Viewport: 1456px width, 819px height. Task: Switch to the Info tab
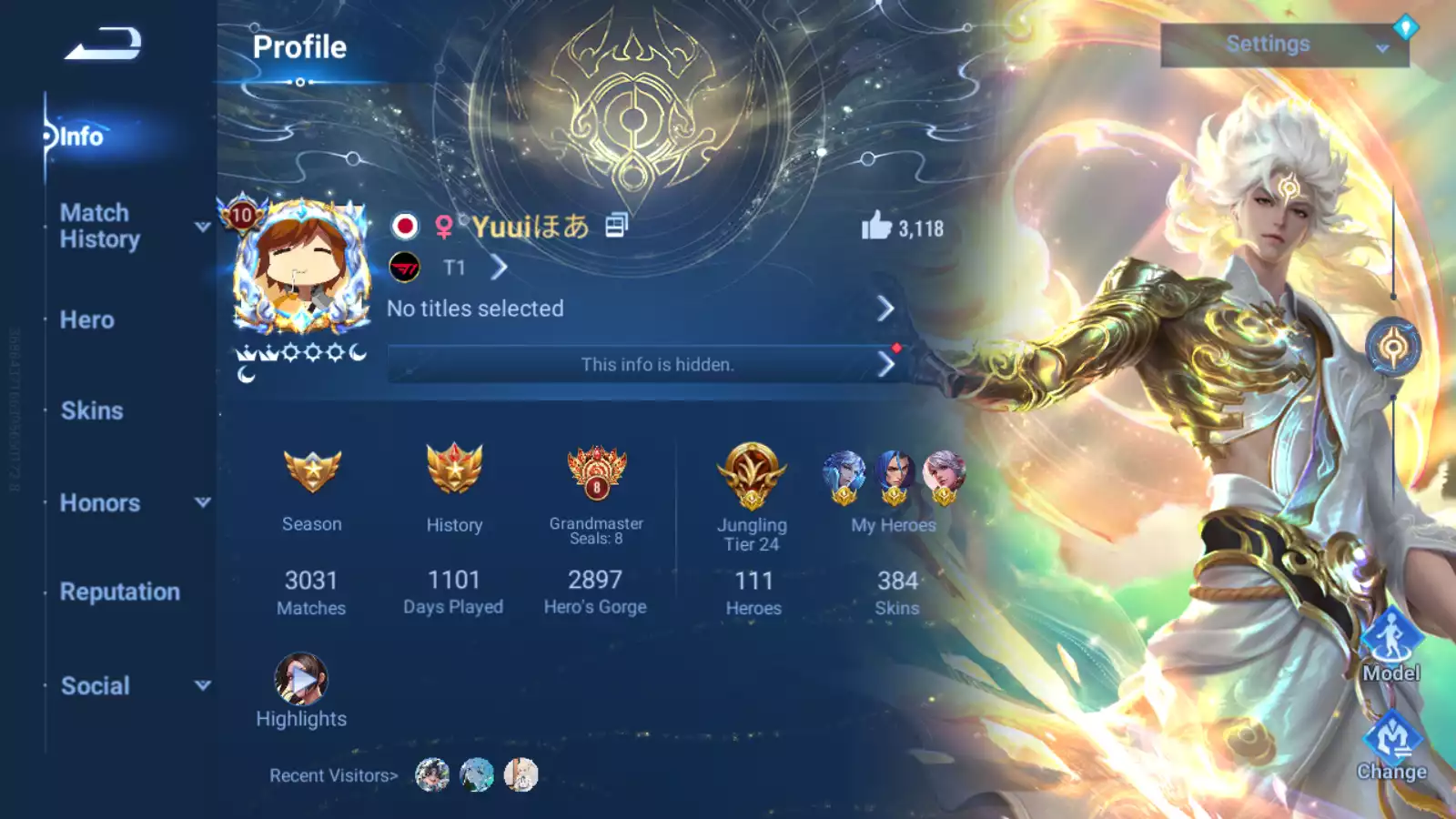coord(80,136)
